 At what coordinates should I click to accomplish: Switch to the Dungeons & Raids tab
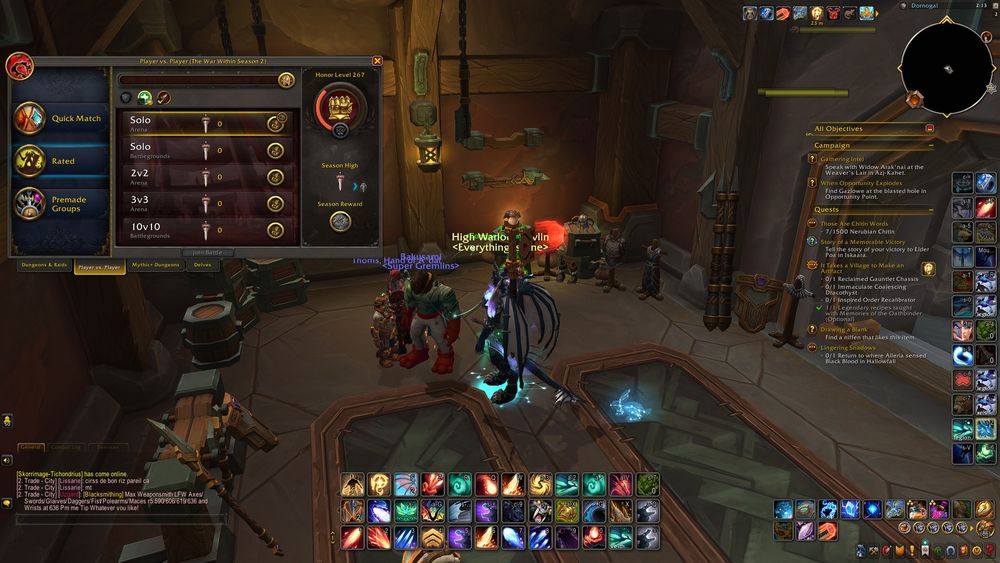[x=43, y=266]
